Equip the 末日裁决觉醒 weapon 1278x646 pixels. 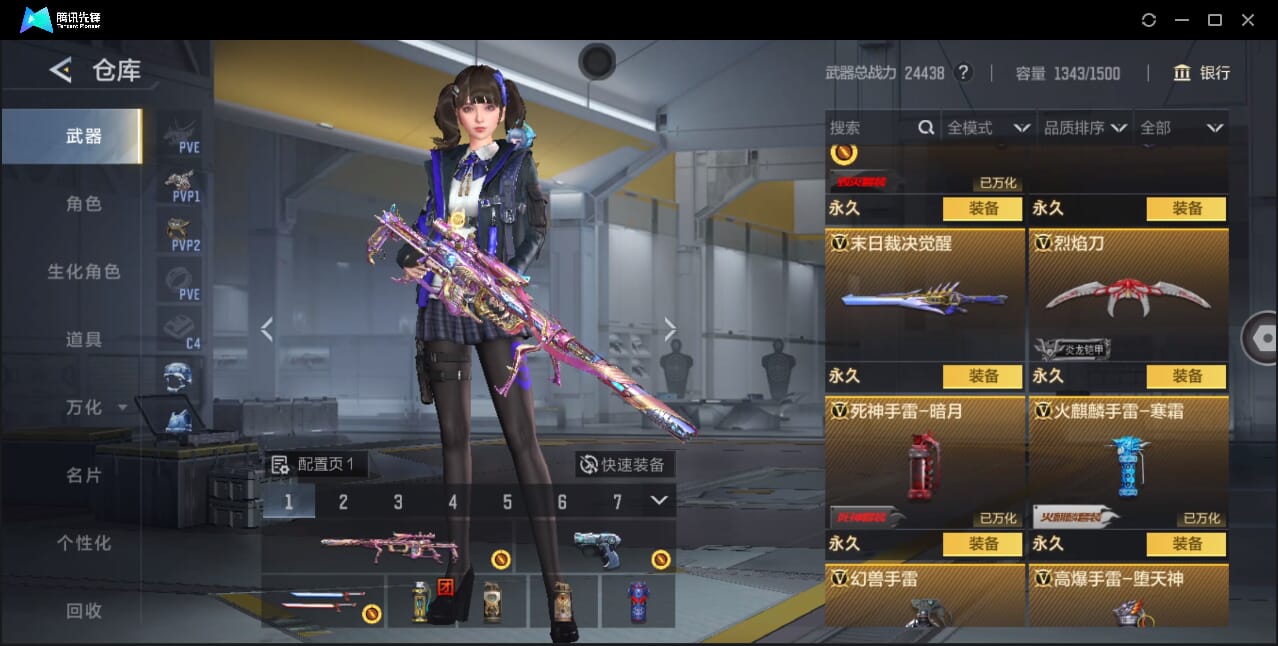(x=982, y=209)
